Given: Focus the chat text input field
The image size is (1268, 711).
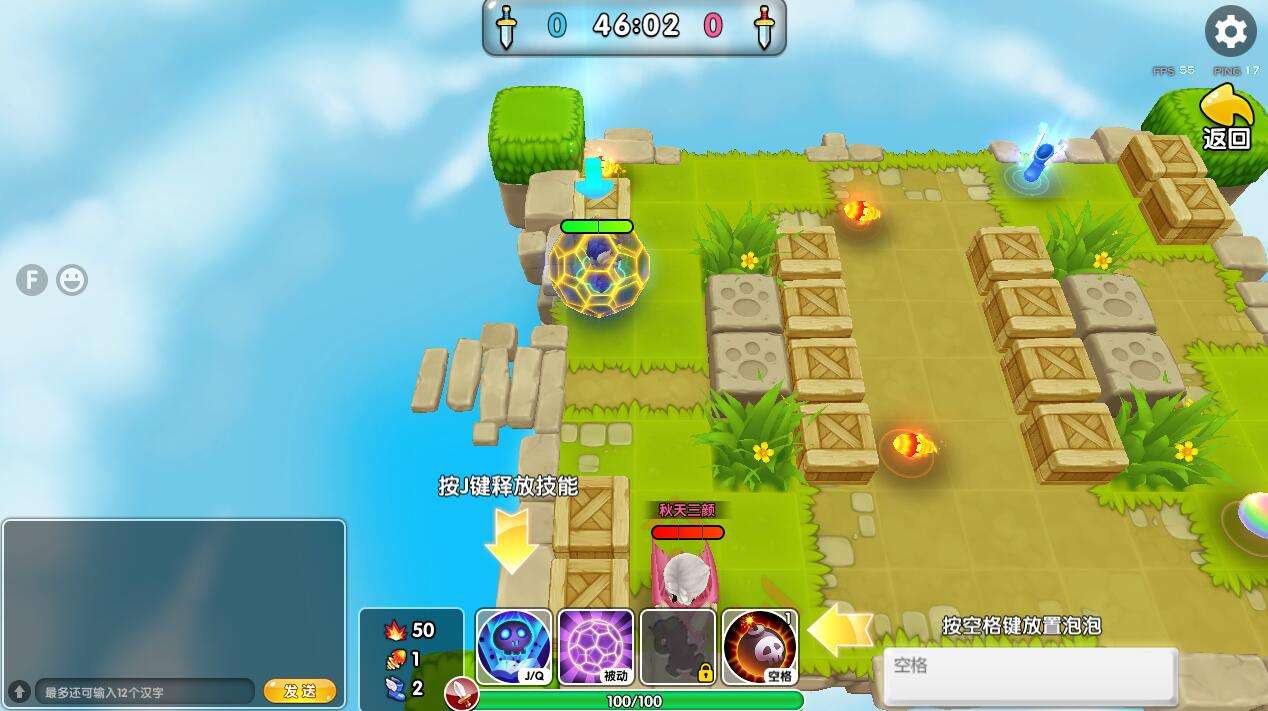Looking at the screenshot, I should tap(145, 692).
